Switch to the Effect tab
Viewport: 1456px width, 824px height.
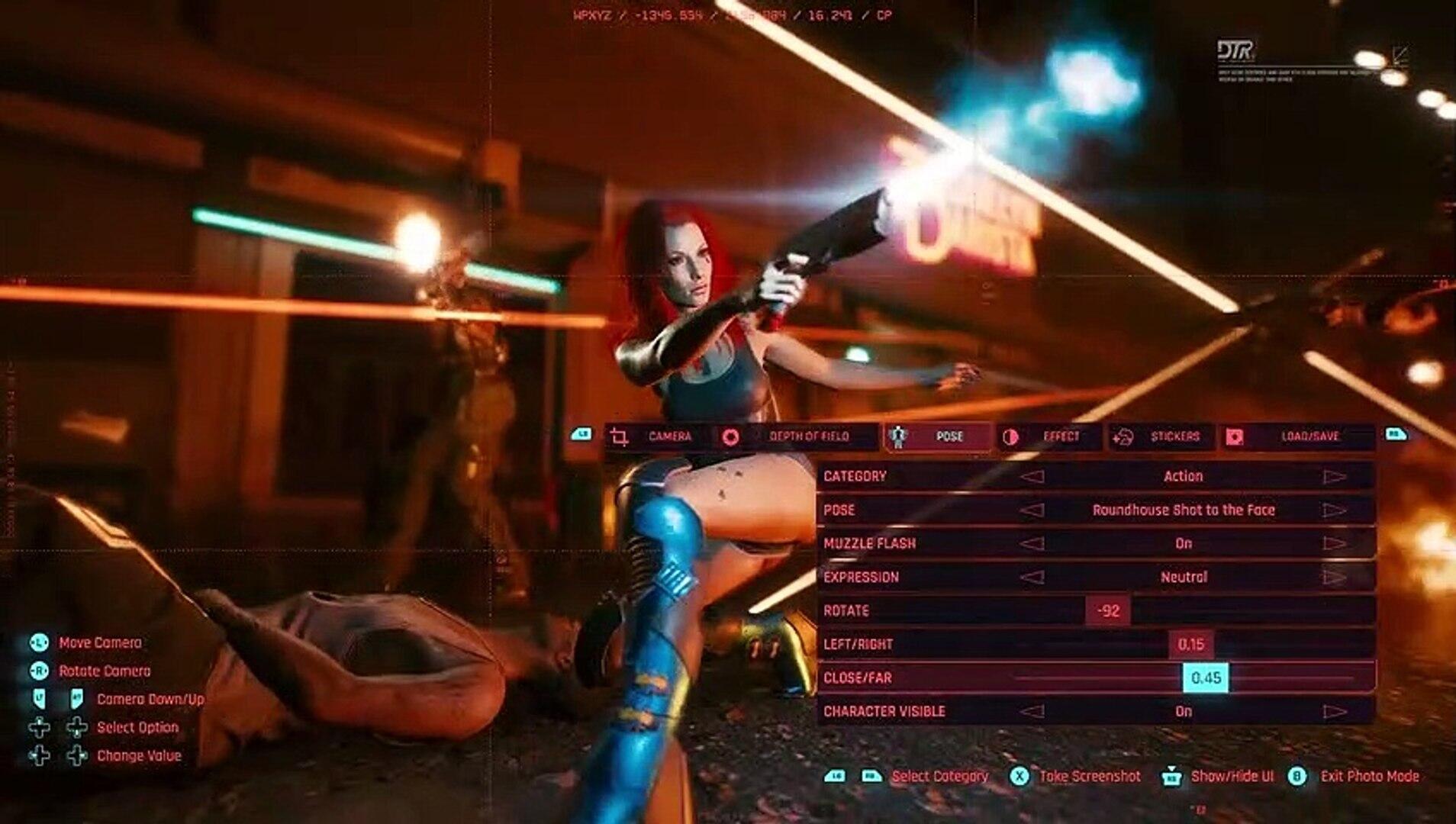[x=1050, y=436]
